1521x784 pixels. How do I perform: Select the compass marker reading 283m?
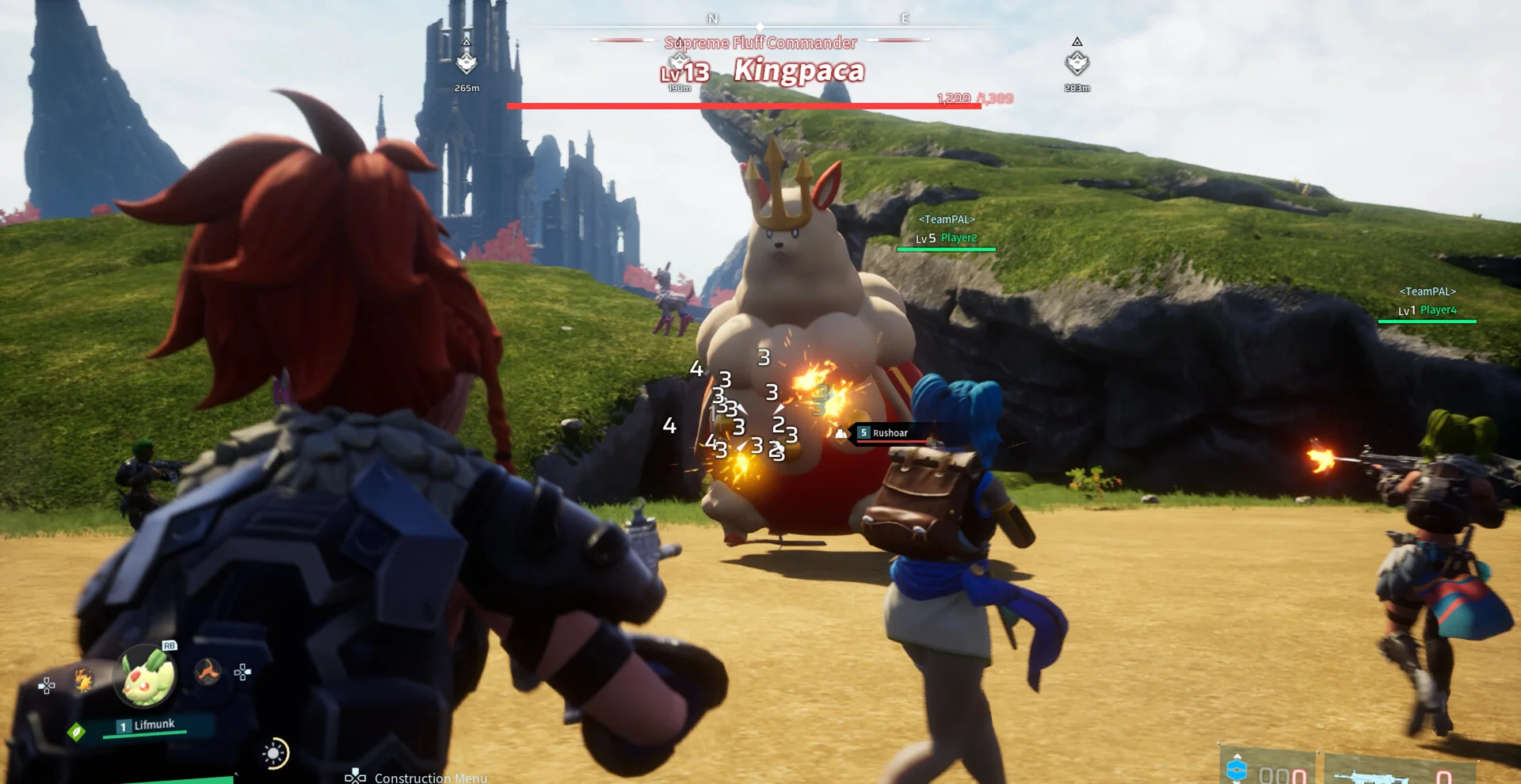click(1077, 63)
